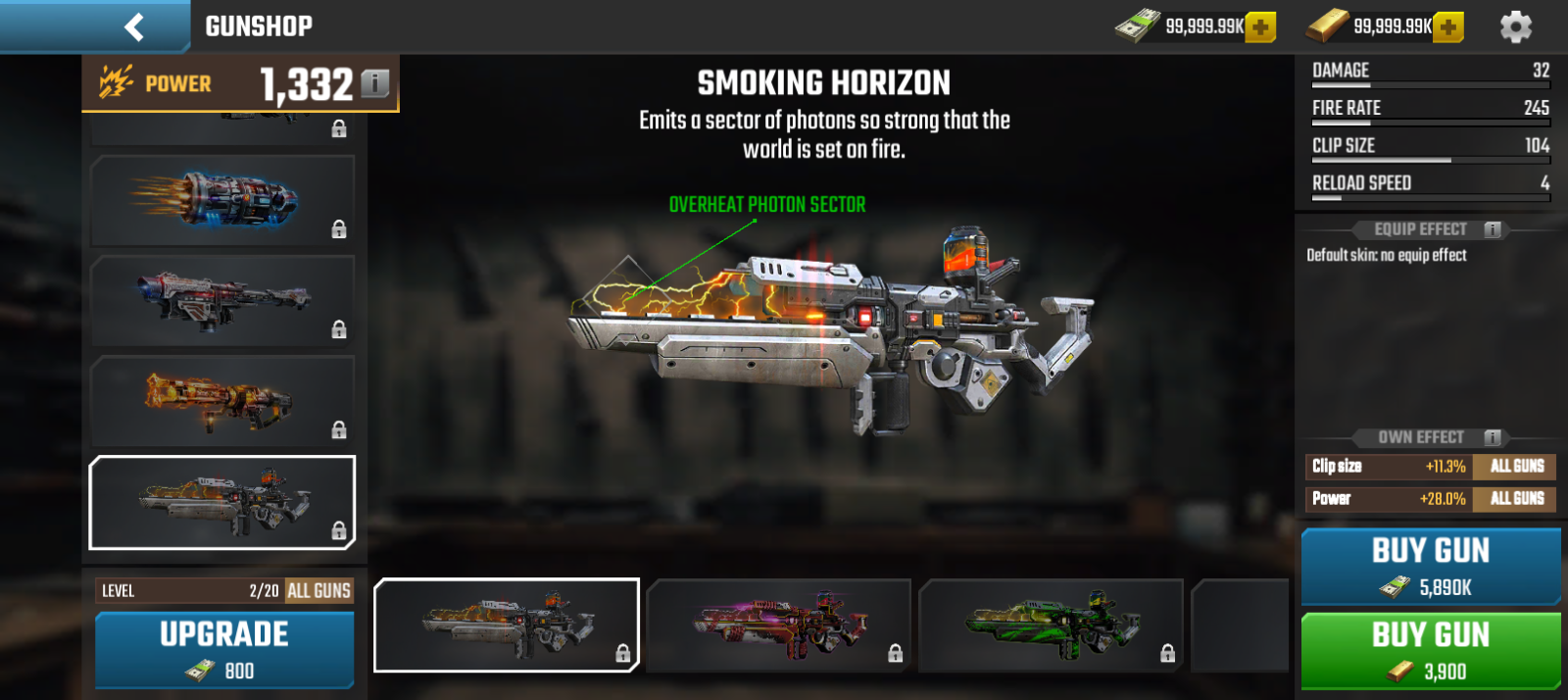The width and height of the screenshot is (1568, 700).
Task: Select the fiery orange gun
Action: [x=222, y=402]
